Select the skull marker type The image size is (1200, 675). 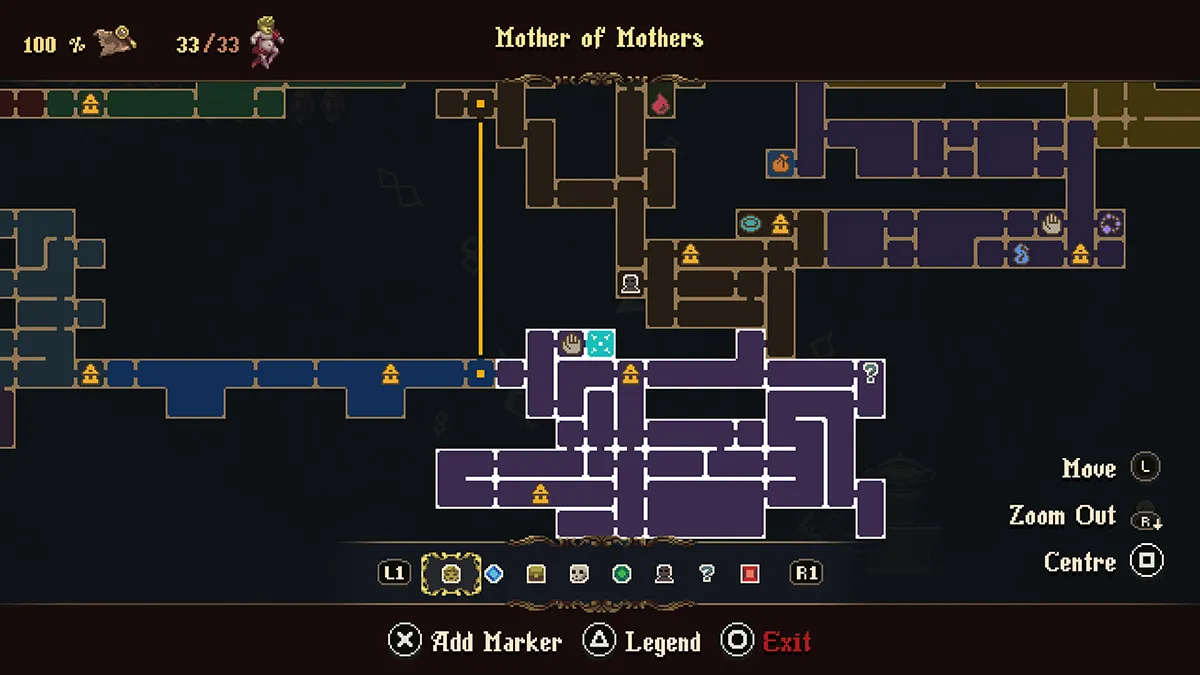pyautogui.click(x=579, y=574)
